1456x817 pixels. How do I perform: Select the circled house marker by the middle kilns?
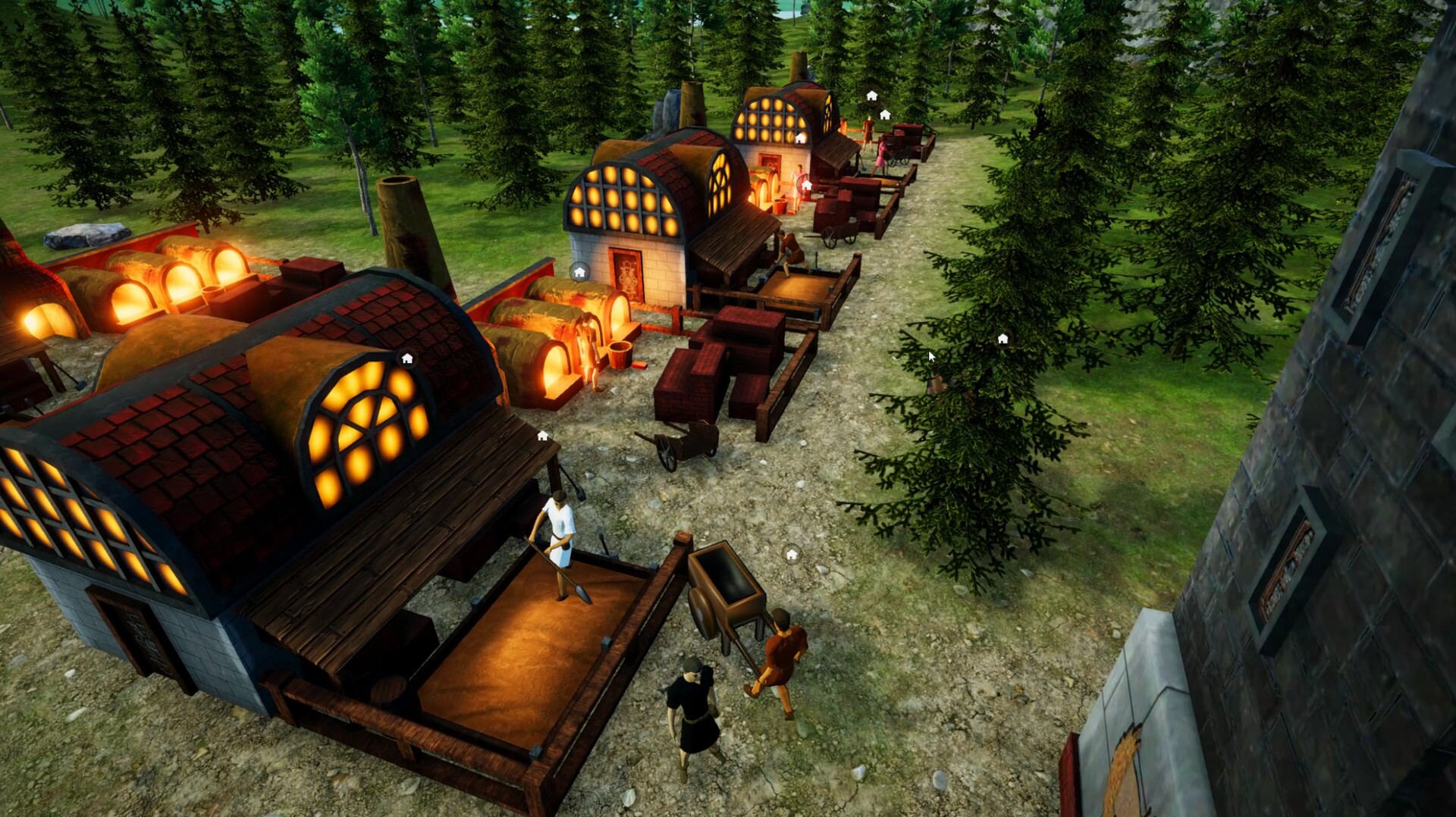click(x=579, y=272)
